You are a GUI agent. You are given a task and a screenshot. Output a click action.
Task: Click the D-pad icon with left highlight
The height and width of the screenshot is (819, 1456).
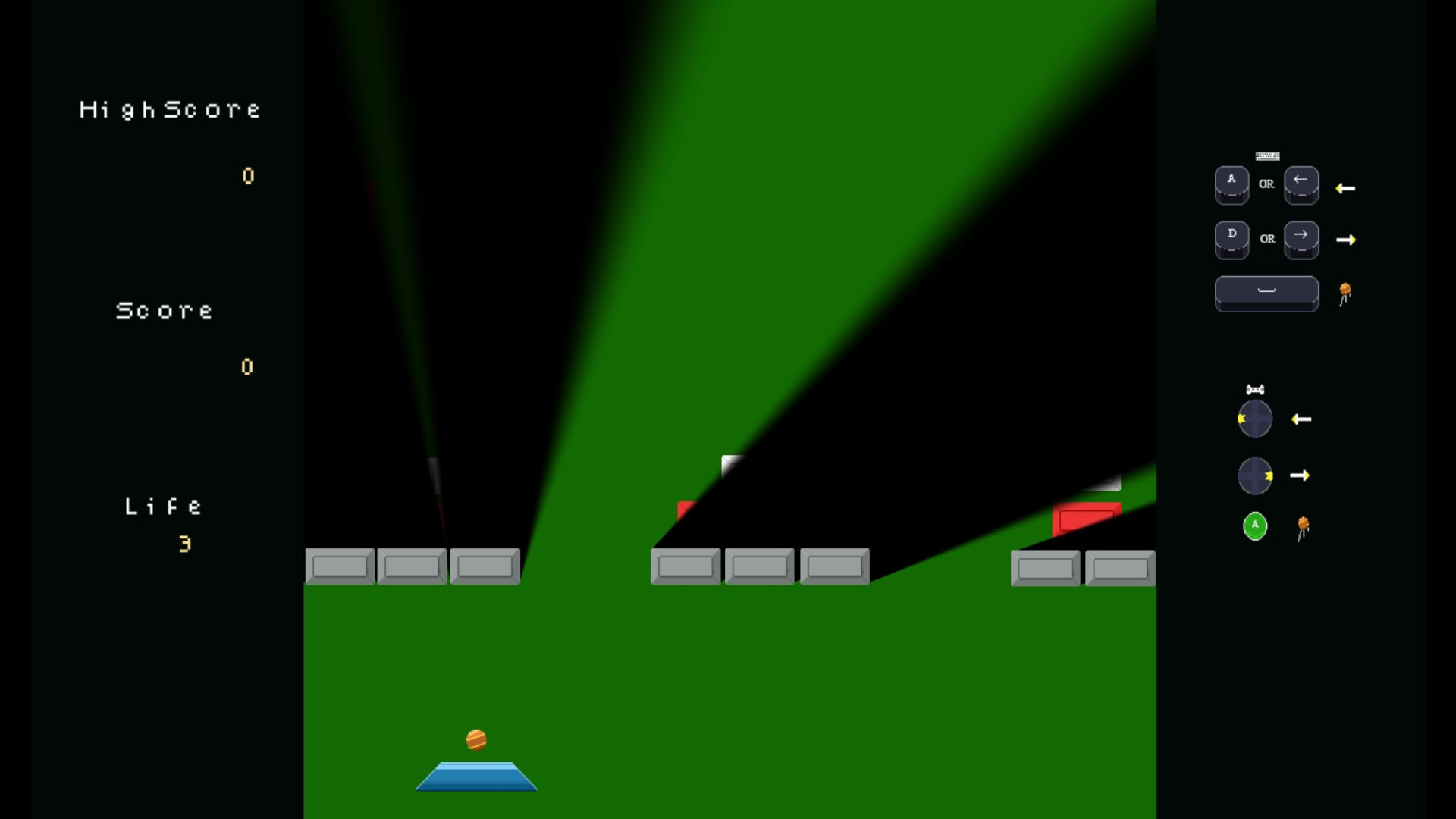(1254, 418)
